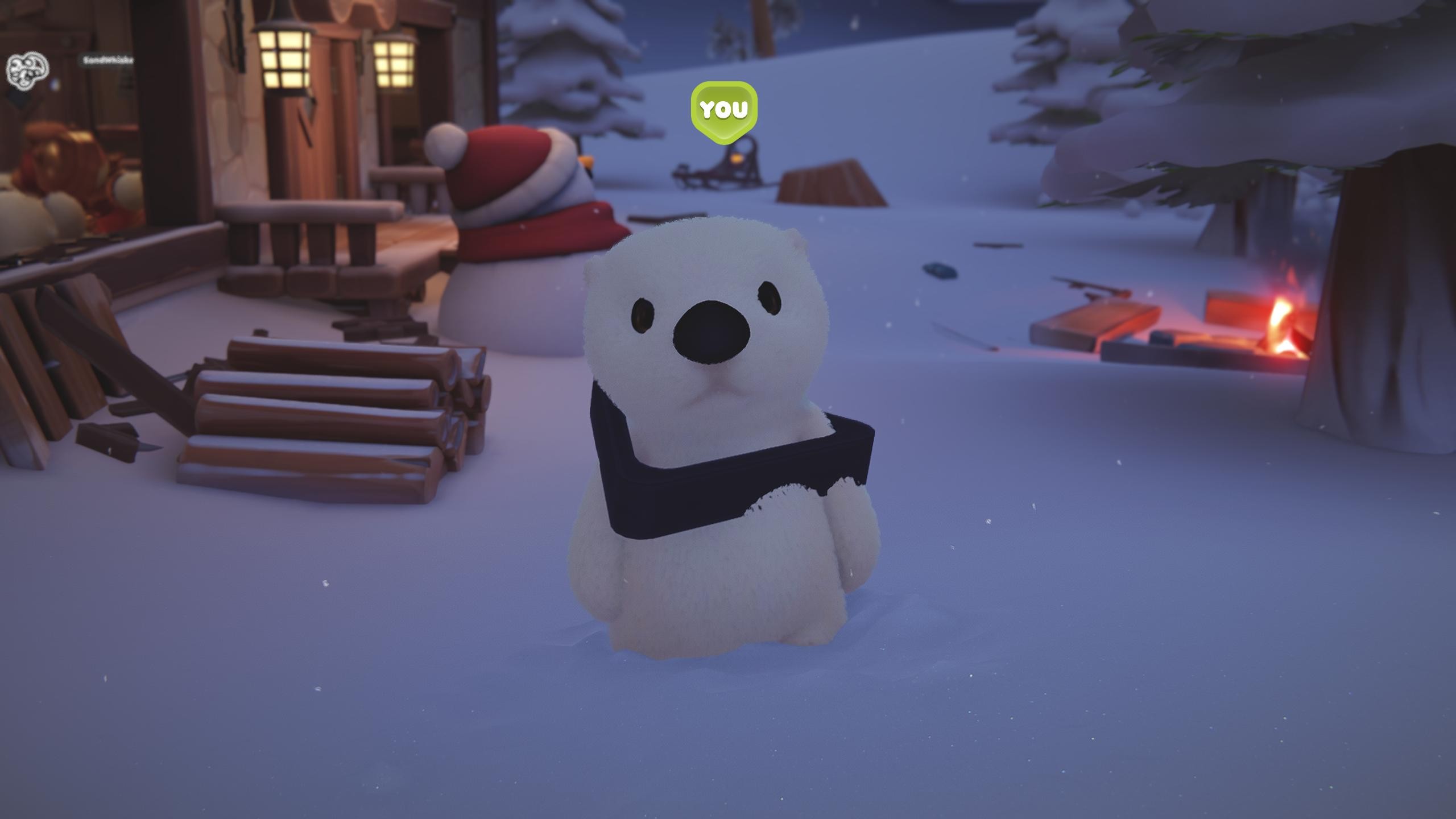Select the player name tag beside the emblem

(107, 60)
